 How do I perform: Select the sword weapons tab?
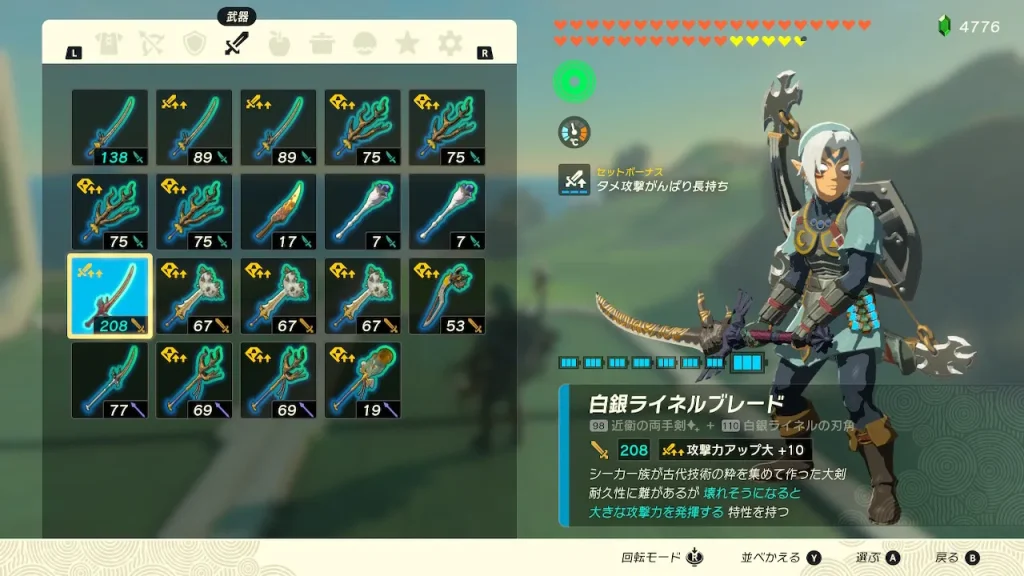point(236,44)
